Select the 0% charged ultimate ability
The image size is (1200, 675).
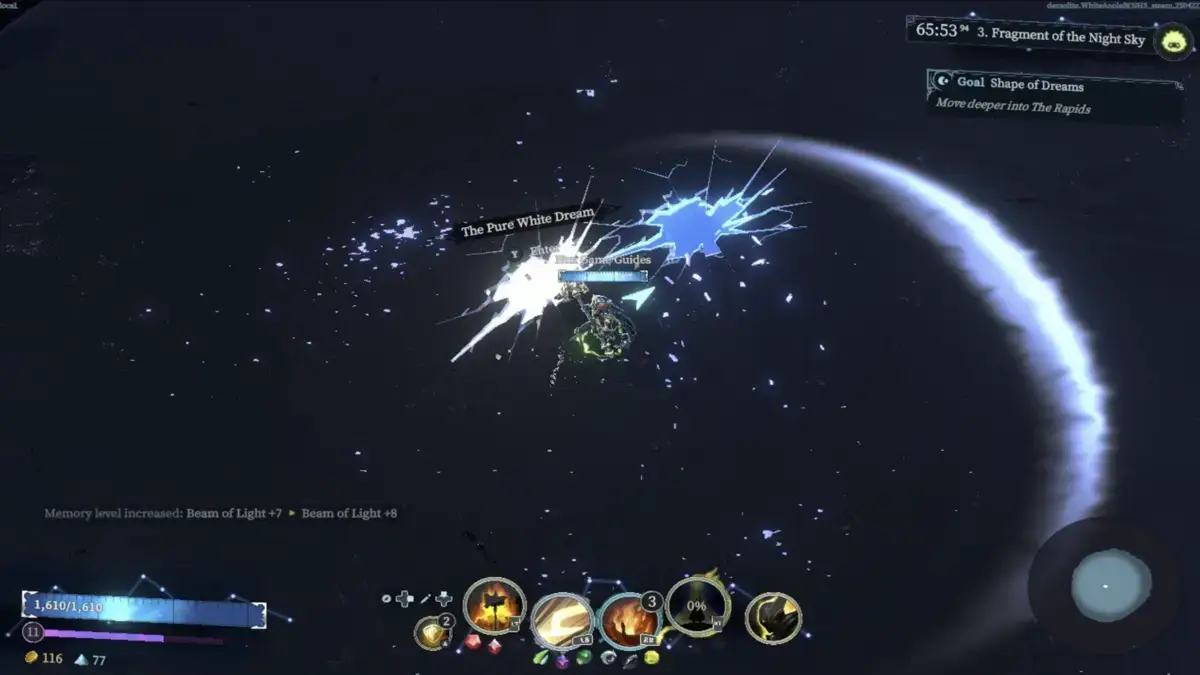pos(696,606)
